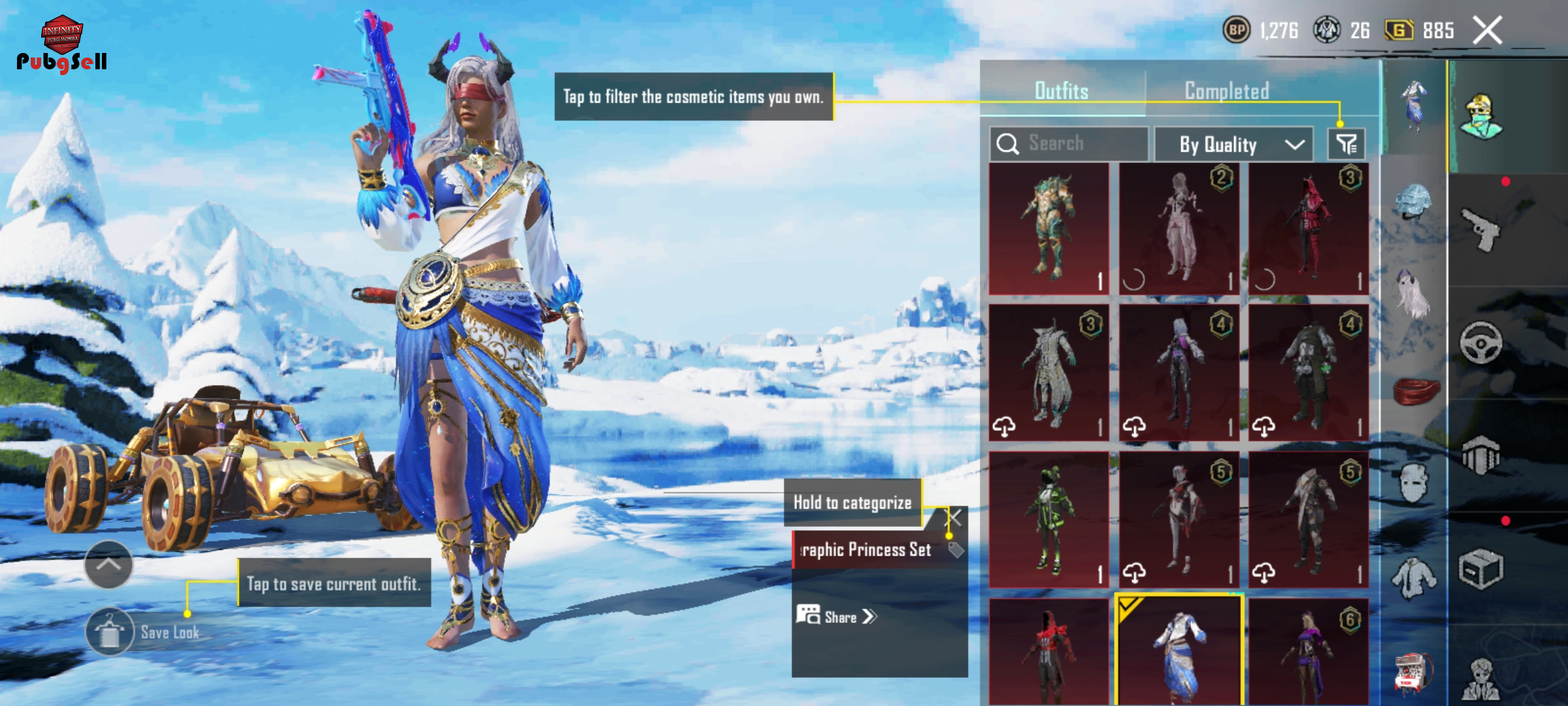Open the Completed tab
The height and width of the screenshot is (706, 1568).
pos(1226,91)
